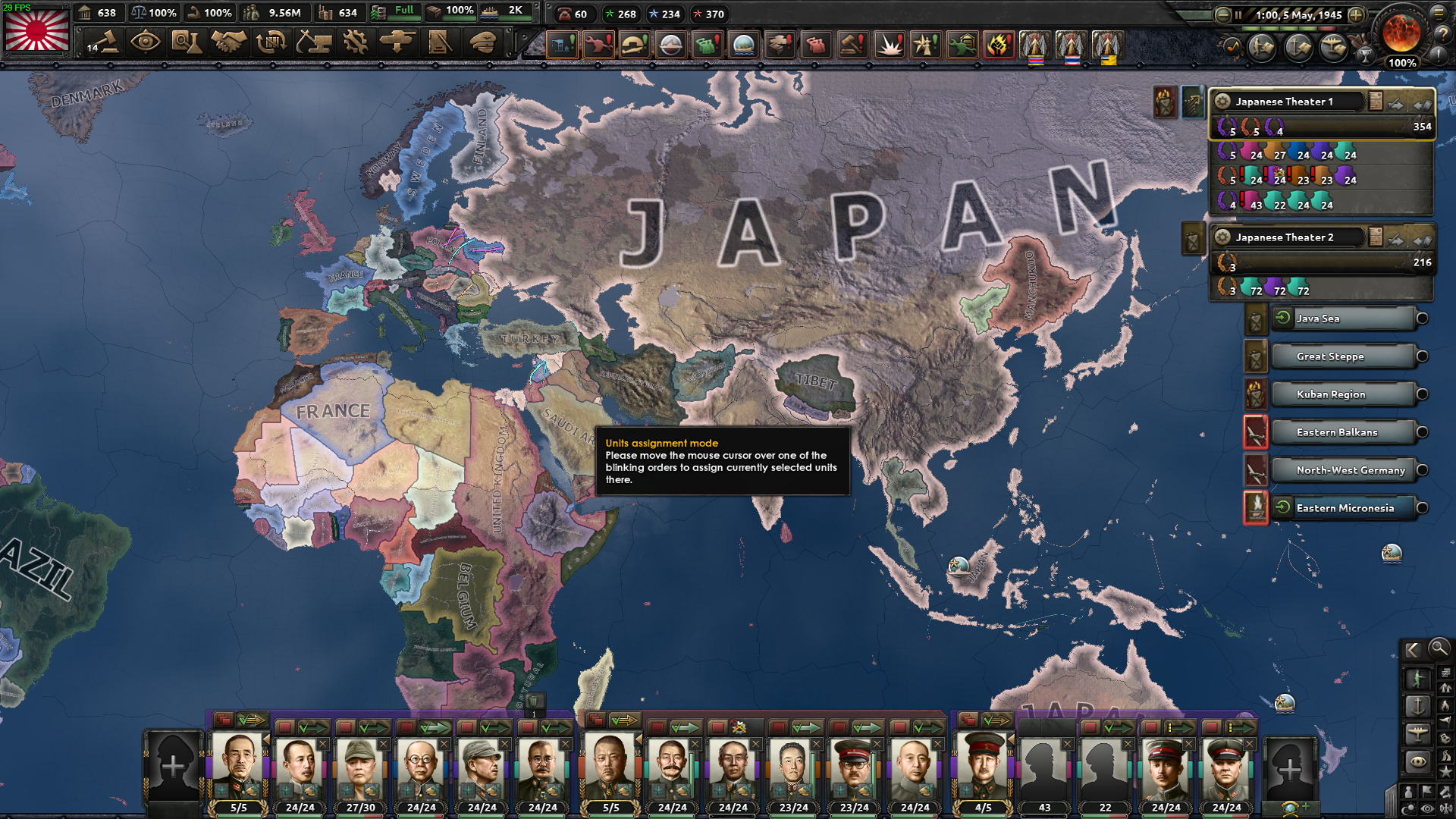Expand Japanese Theater 1 plan details paper icon

point(1375,101)
